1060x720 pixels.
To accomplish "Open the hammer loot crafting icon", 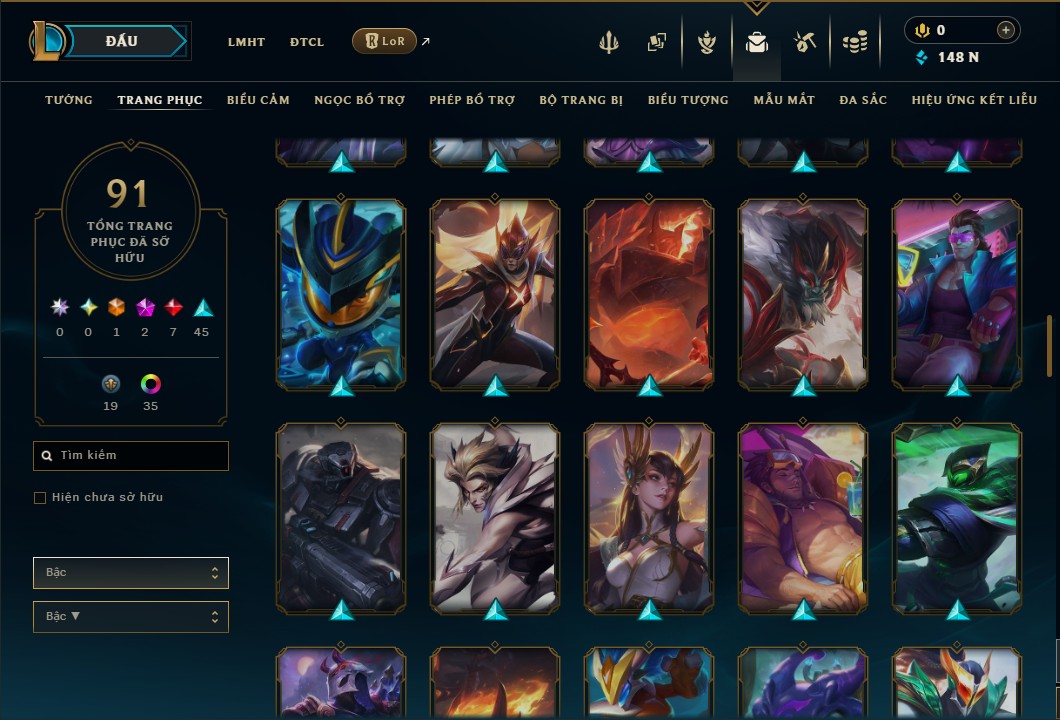I will tap(805, 42).
